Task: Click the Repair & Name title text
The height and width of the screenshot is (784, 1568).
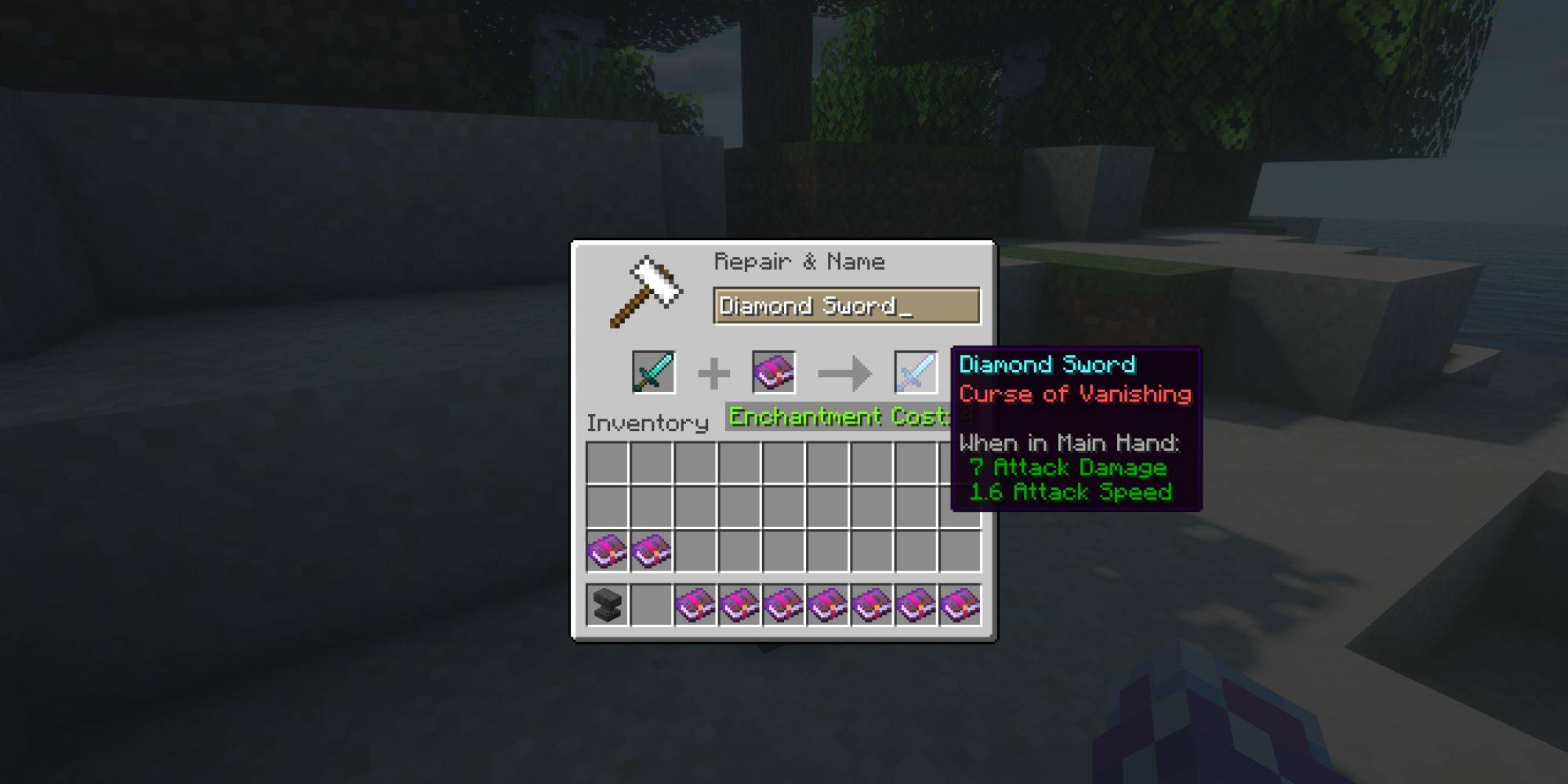Action: pos(800,261)
